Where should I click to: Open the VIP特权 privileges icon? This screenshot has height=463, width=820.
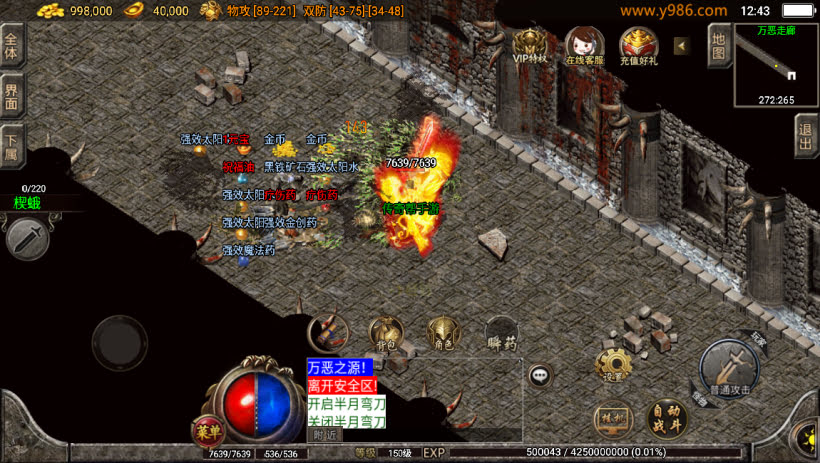point(531,46)
